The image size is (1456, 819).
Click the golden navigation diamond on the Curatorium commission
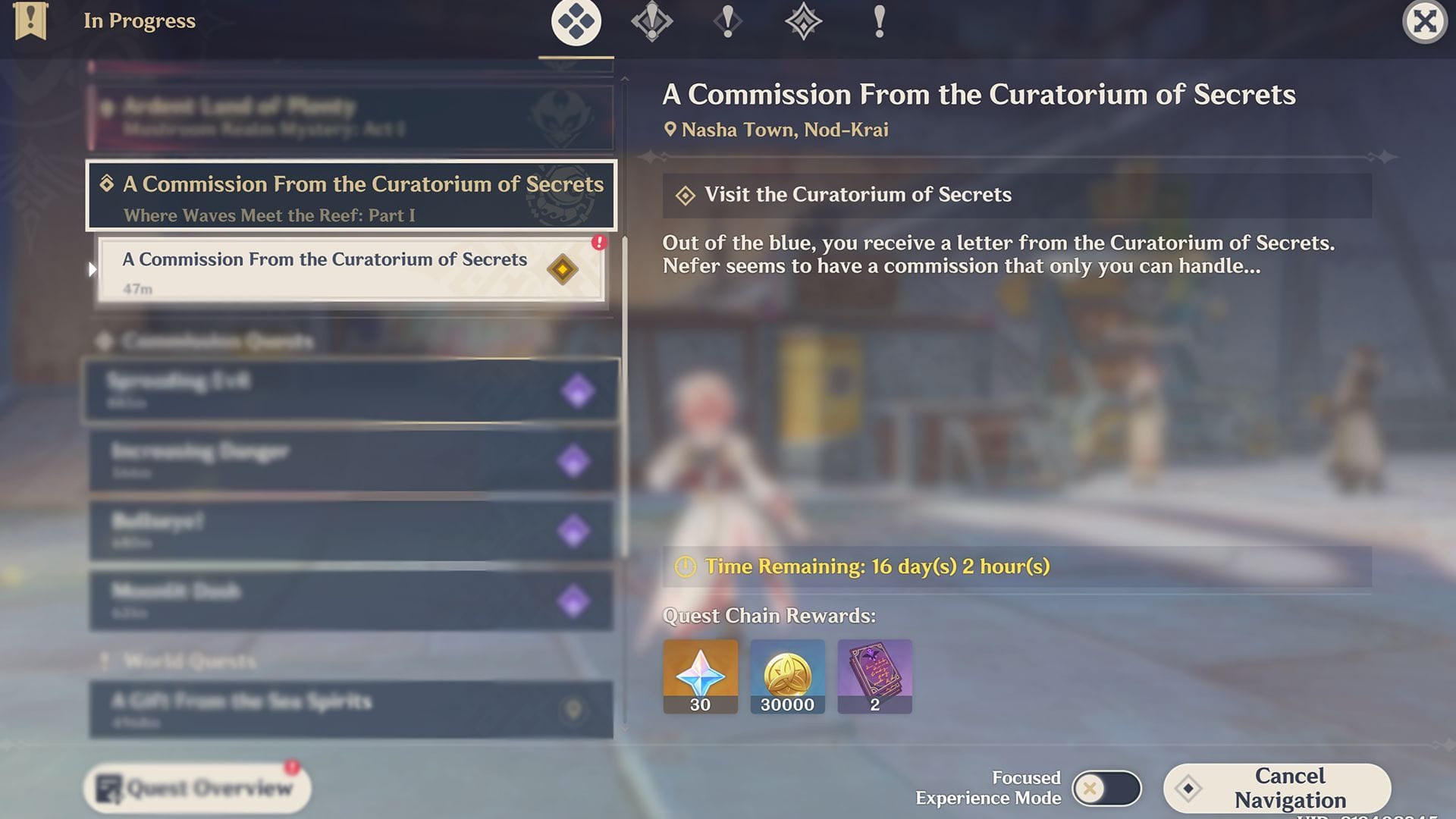point(562,270)
